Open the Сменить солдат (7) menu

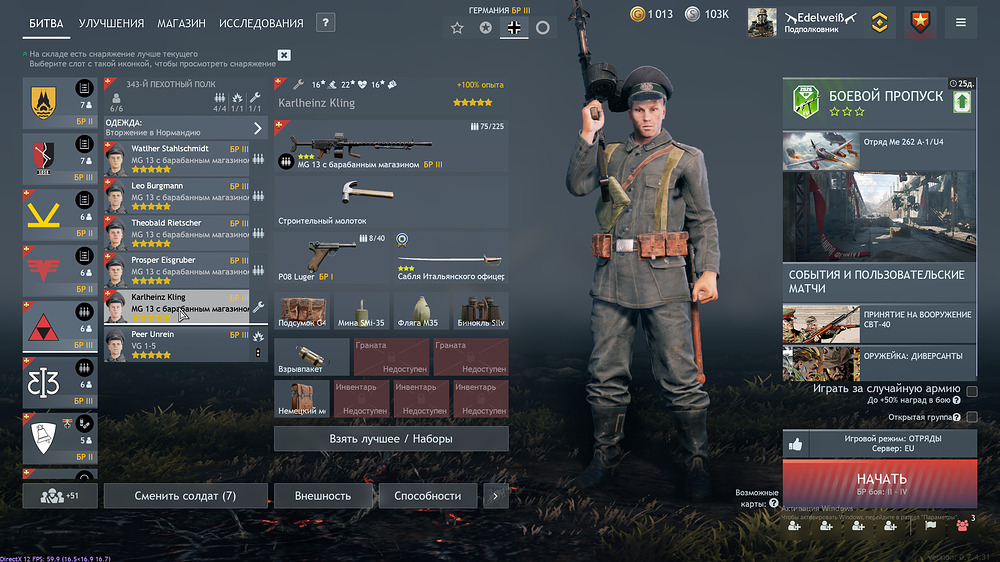(185, 496)
